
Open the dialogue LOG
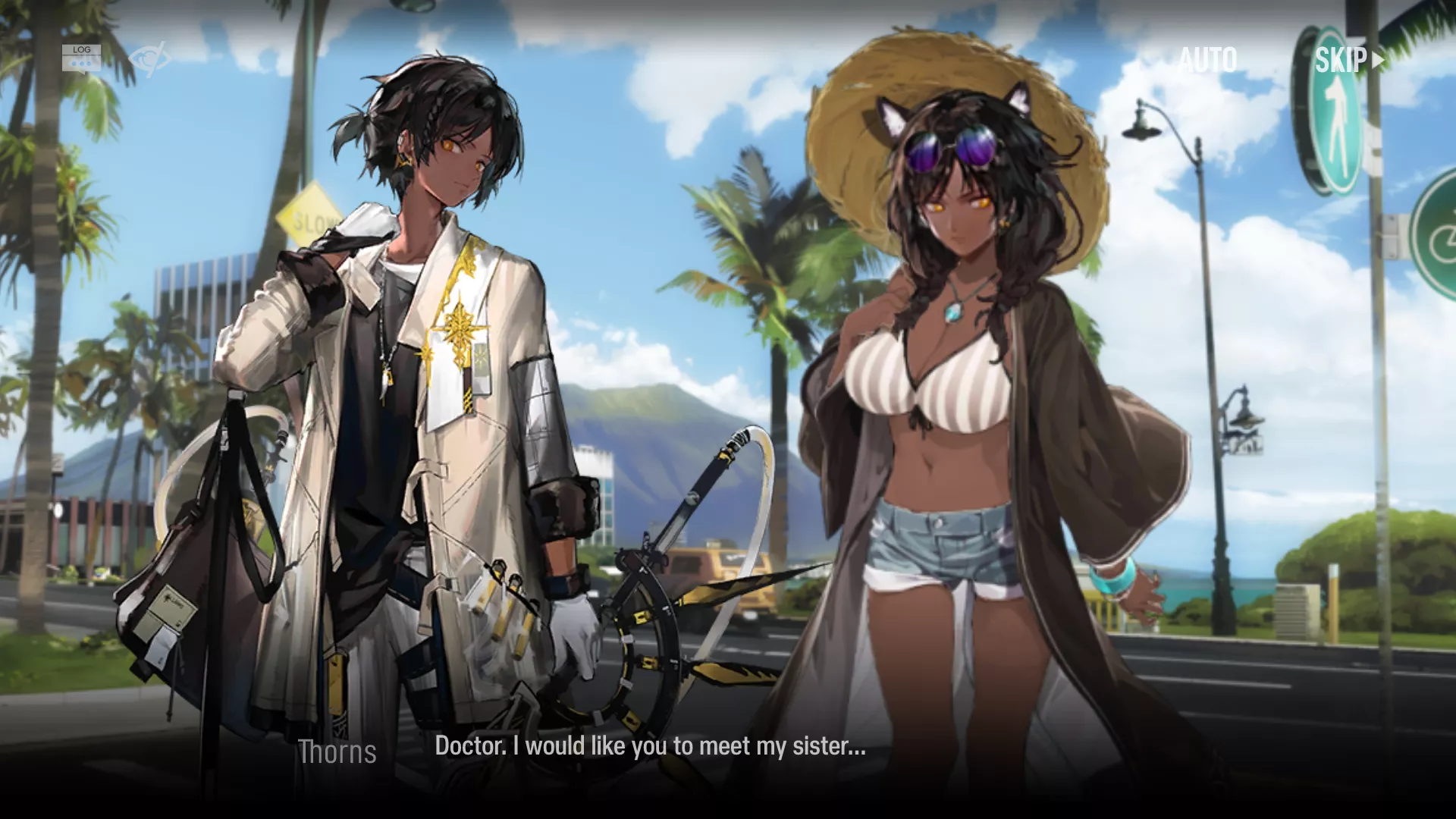point(81,58)
